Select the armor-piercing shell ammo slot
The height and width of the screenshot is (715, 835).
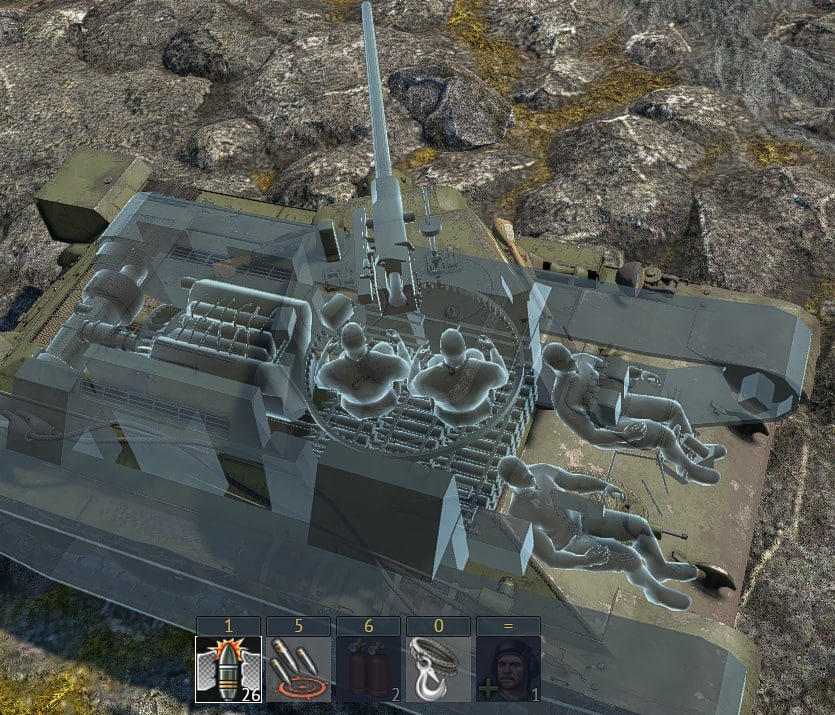tap(228, 669)
